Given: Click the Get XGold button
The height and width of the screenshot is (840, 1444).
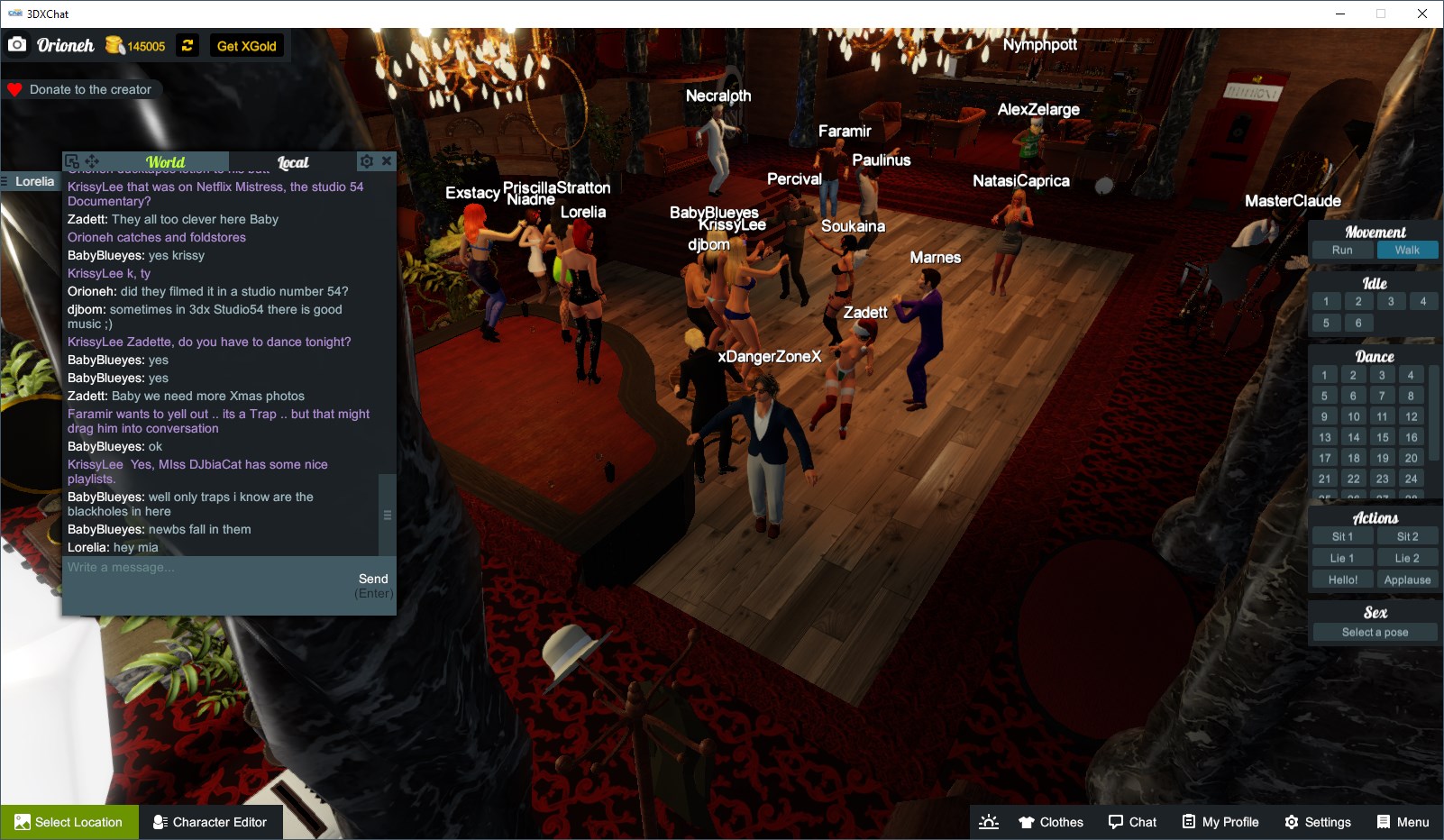Looking at the screenshot, I should point(245,45).
